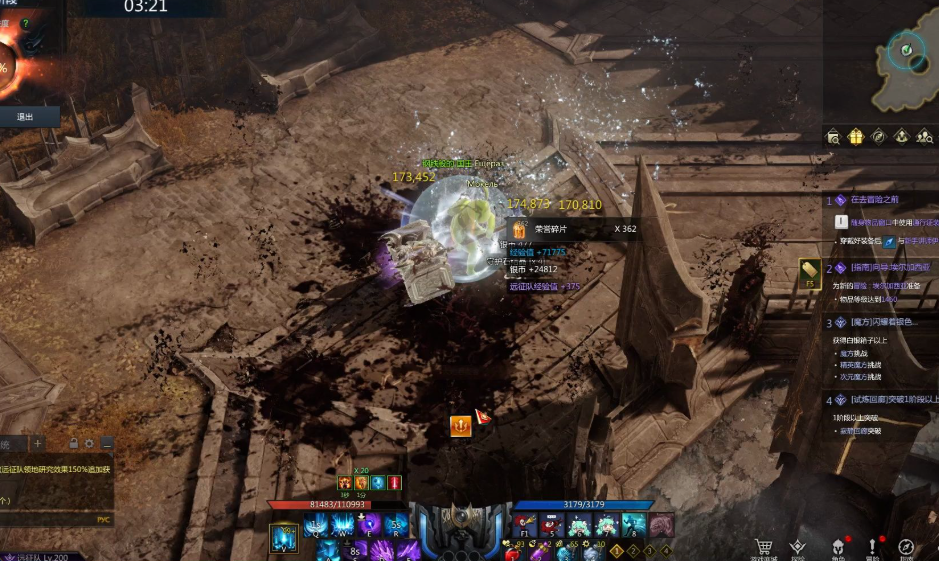Activate the Q skill icon
939x561 pixels.
pos(316,526)
